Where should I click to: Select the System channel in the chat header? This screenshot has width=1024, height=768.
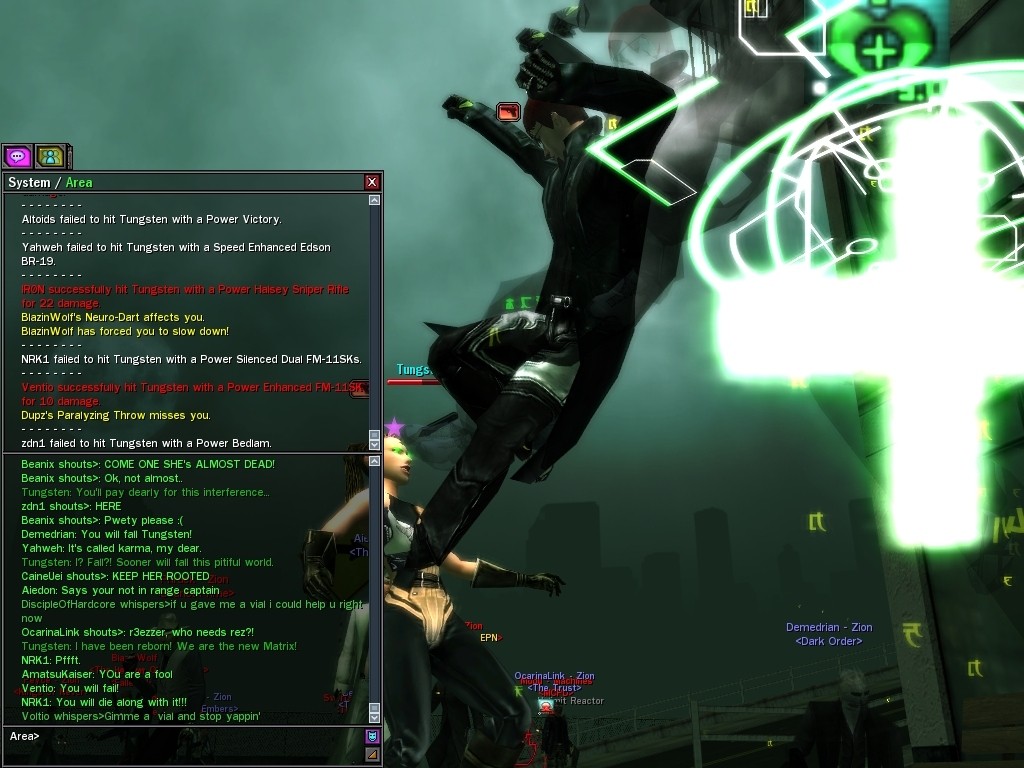(29, 182)
